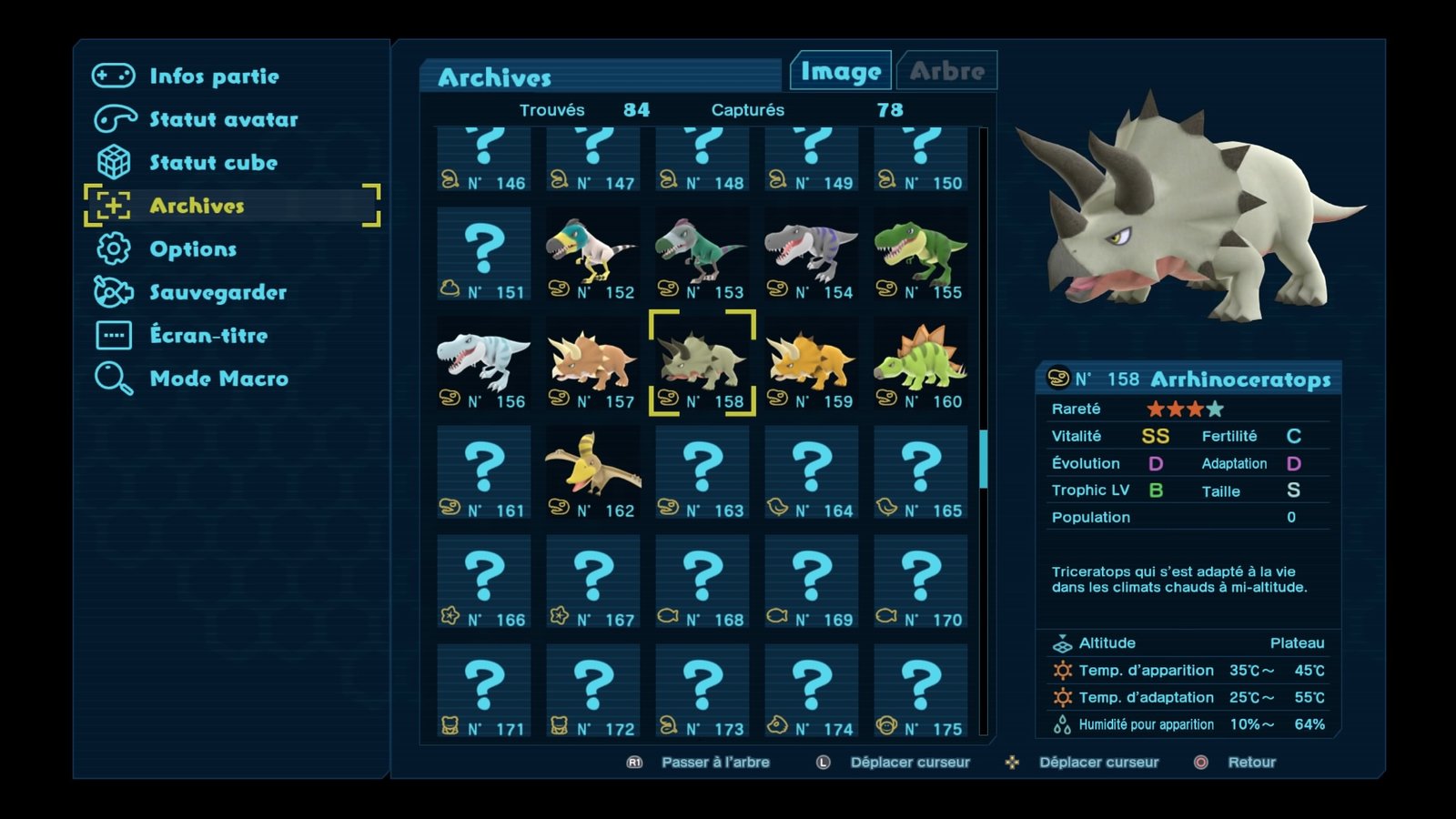Activate Mode Macro
Viewport: 1456px width, 819px height.
pyautogui.click(x=218, y=379)
